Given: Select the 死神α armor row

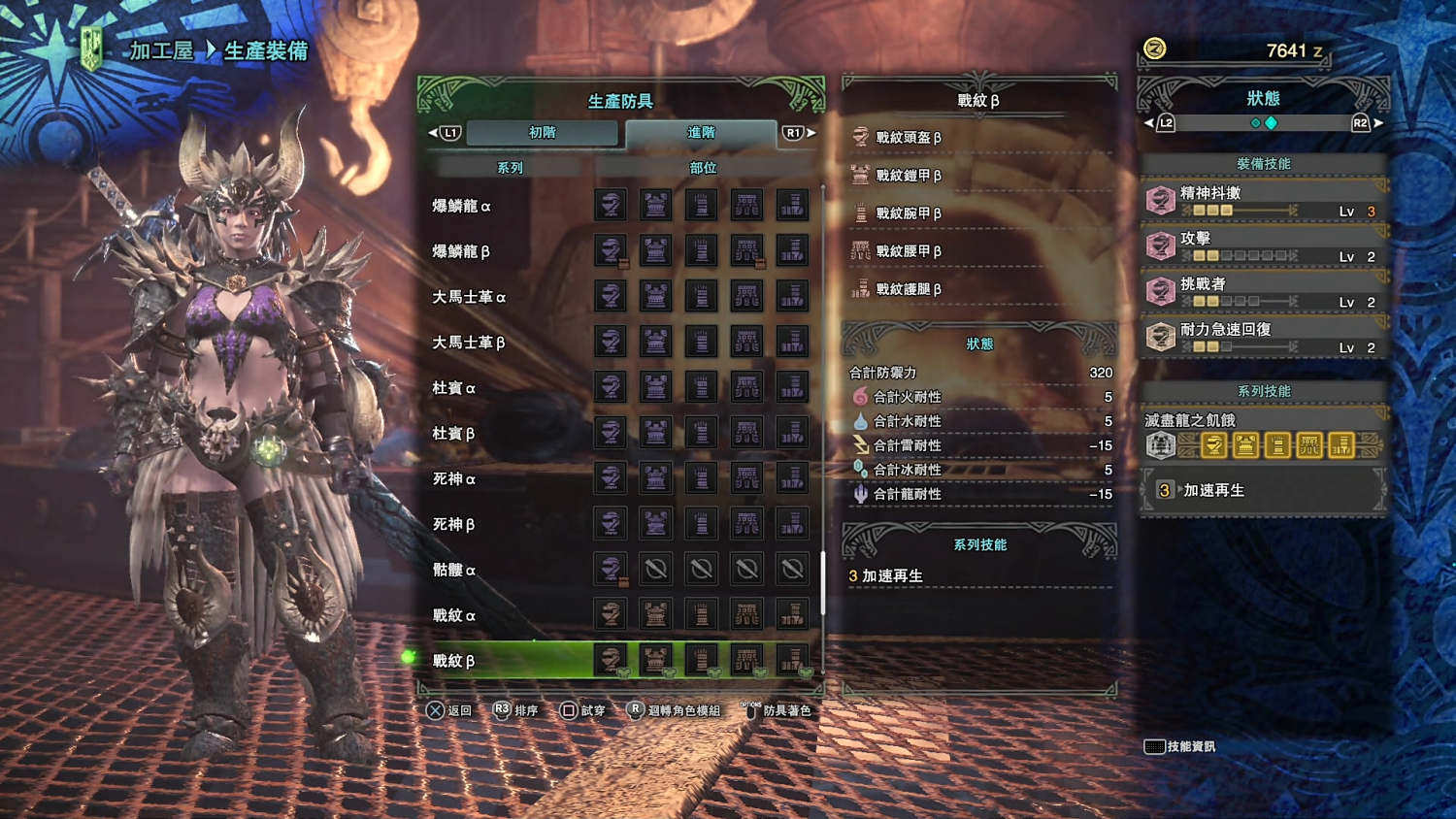Looking at the screenshot, I should pyautogui.click(x=454, y=479).
